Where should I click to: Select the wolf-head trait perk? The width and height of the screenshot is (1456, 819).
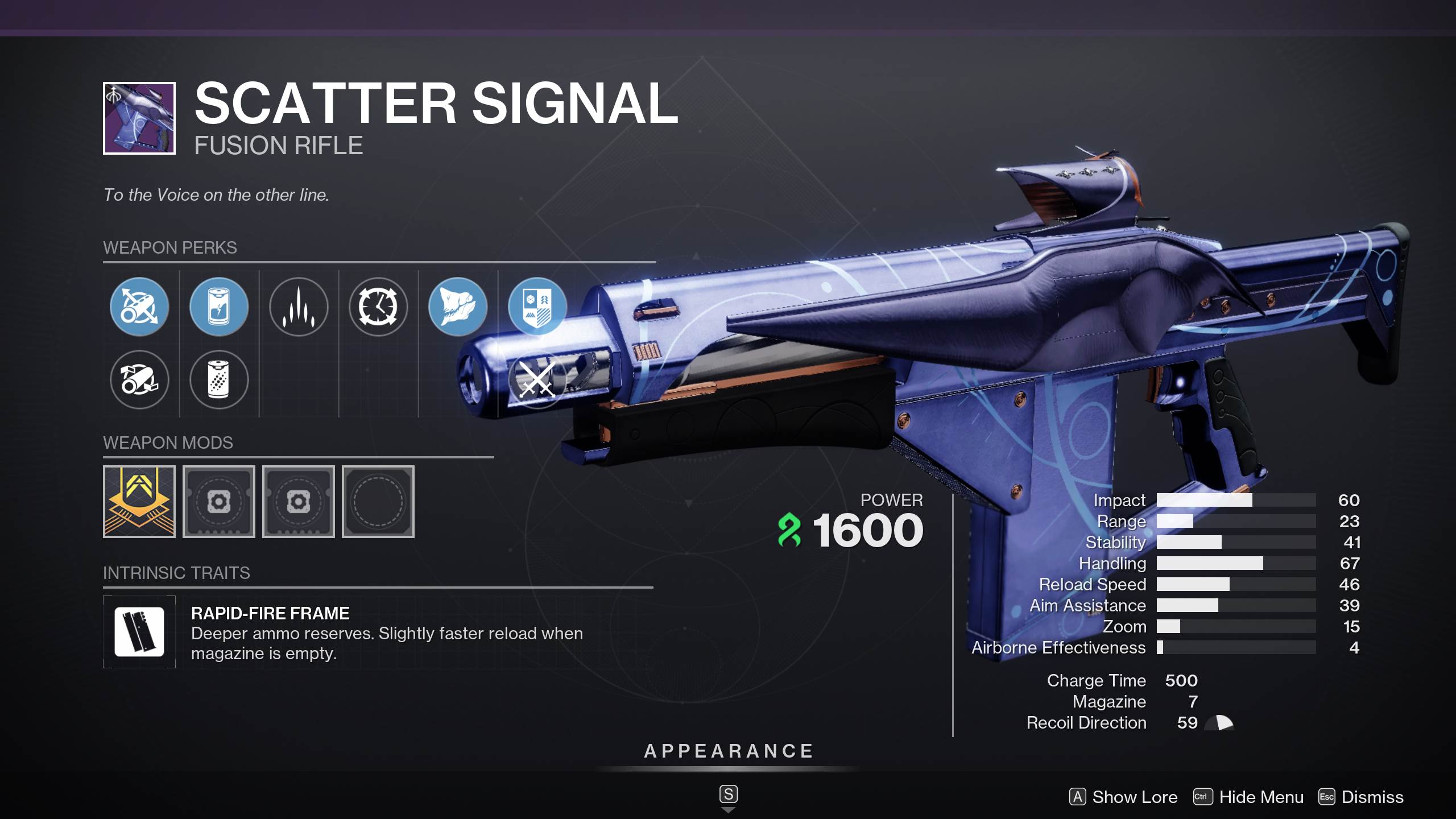(458, 307)
